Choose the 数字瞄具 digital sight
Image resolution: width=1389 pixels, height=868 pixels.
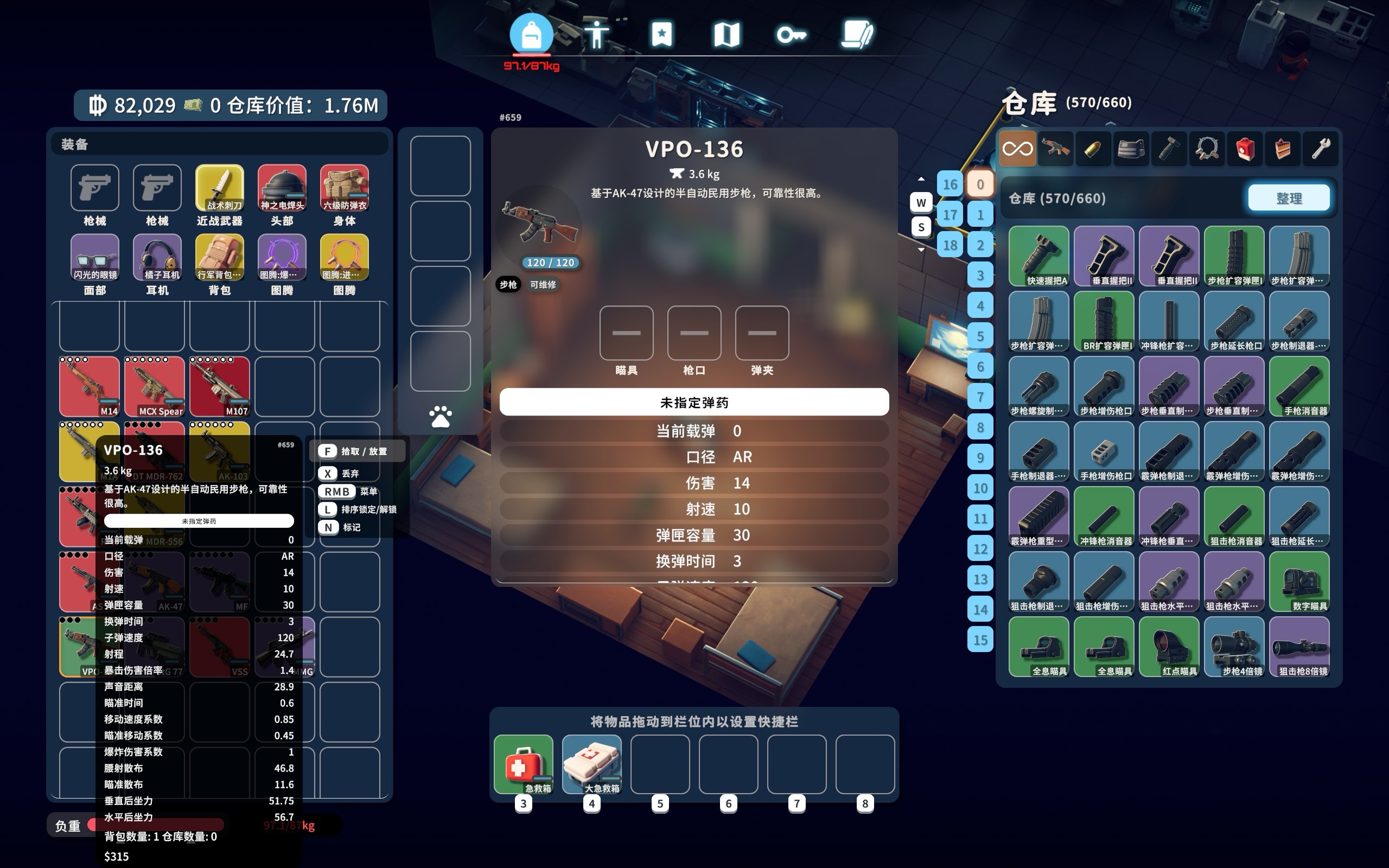pyautogui.click(x=1299, y=582)
